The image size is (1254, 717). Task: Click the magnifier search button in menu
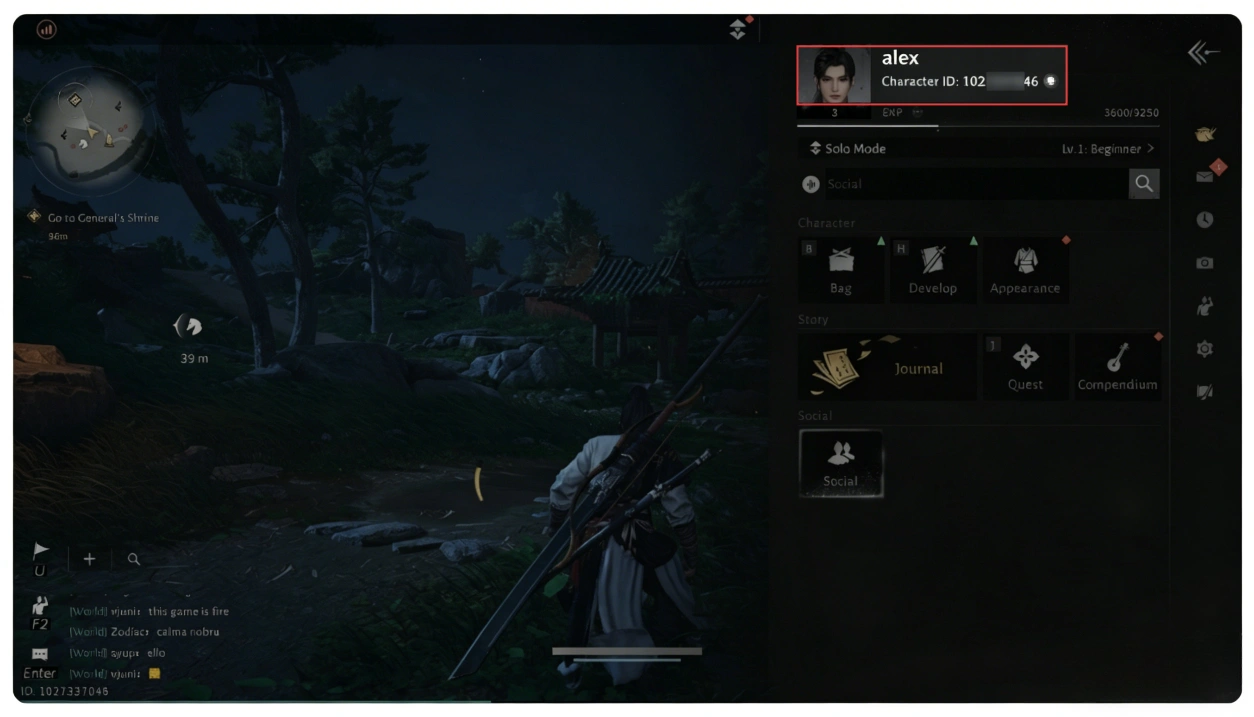1144,183
